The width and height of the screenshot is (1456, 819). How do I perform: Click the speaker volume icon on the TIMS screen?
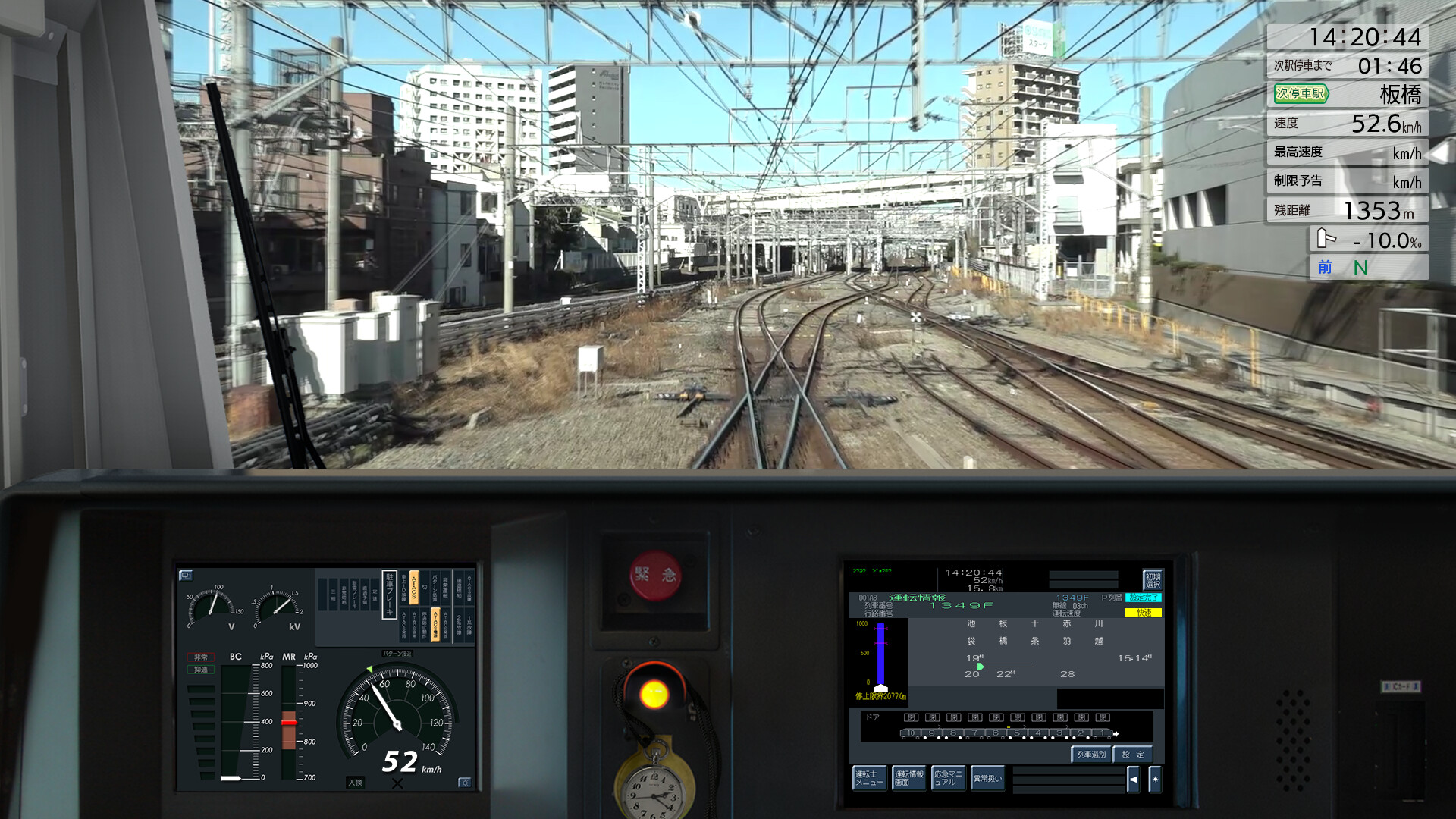coord(1134,779)
